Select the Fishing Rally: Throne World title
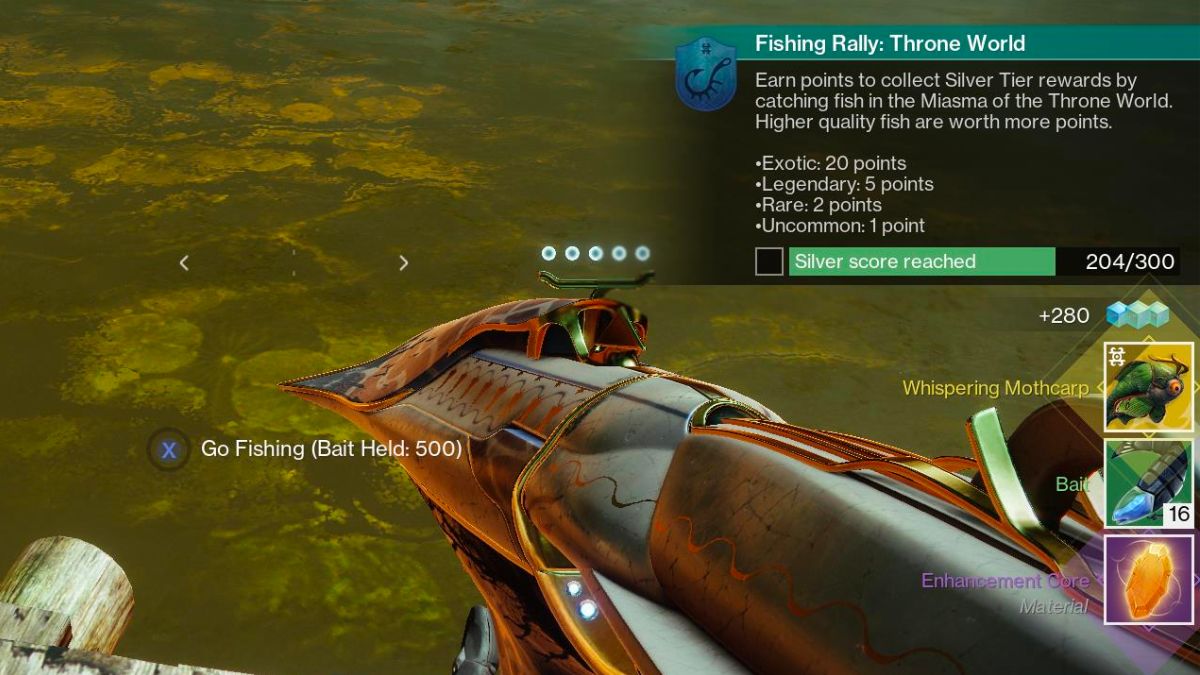1200x675 pixels. (890, 44)
